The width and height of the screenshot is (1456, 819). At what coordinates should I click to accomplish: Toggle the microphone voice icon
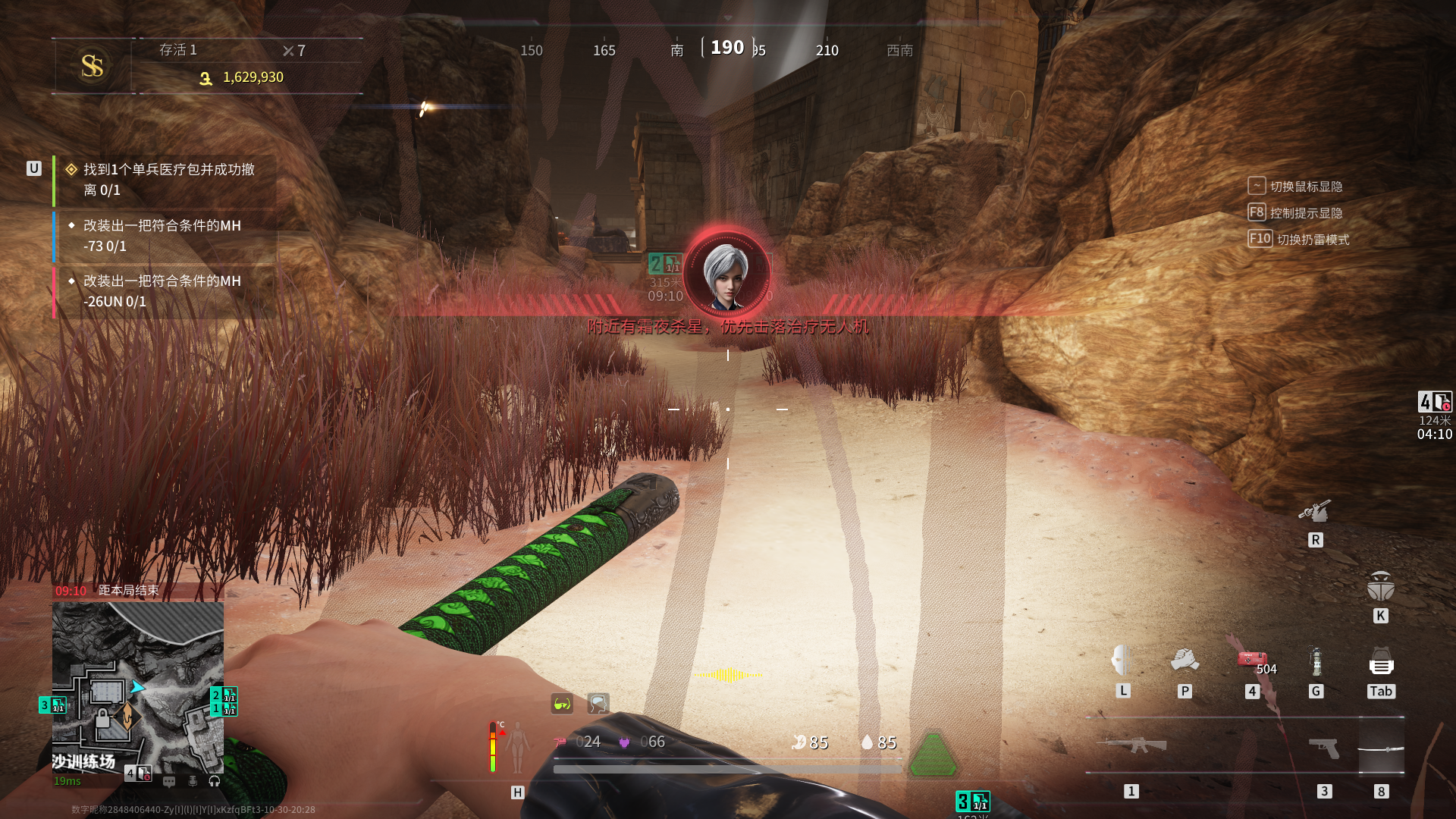pos(193,781)
